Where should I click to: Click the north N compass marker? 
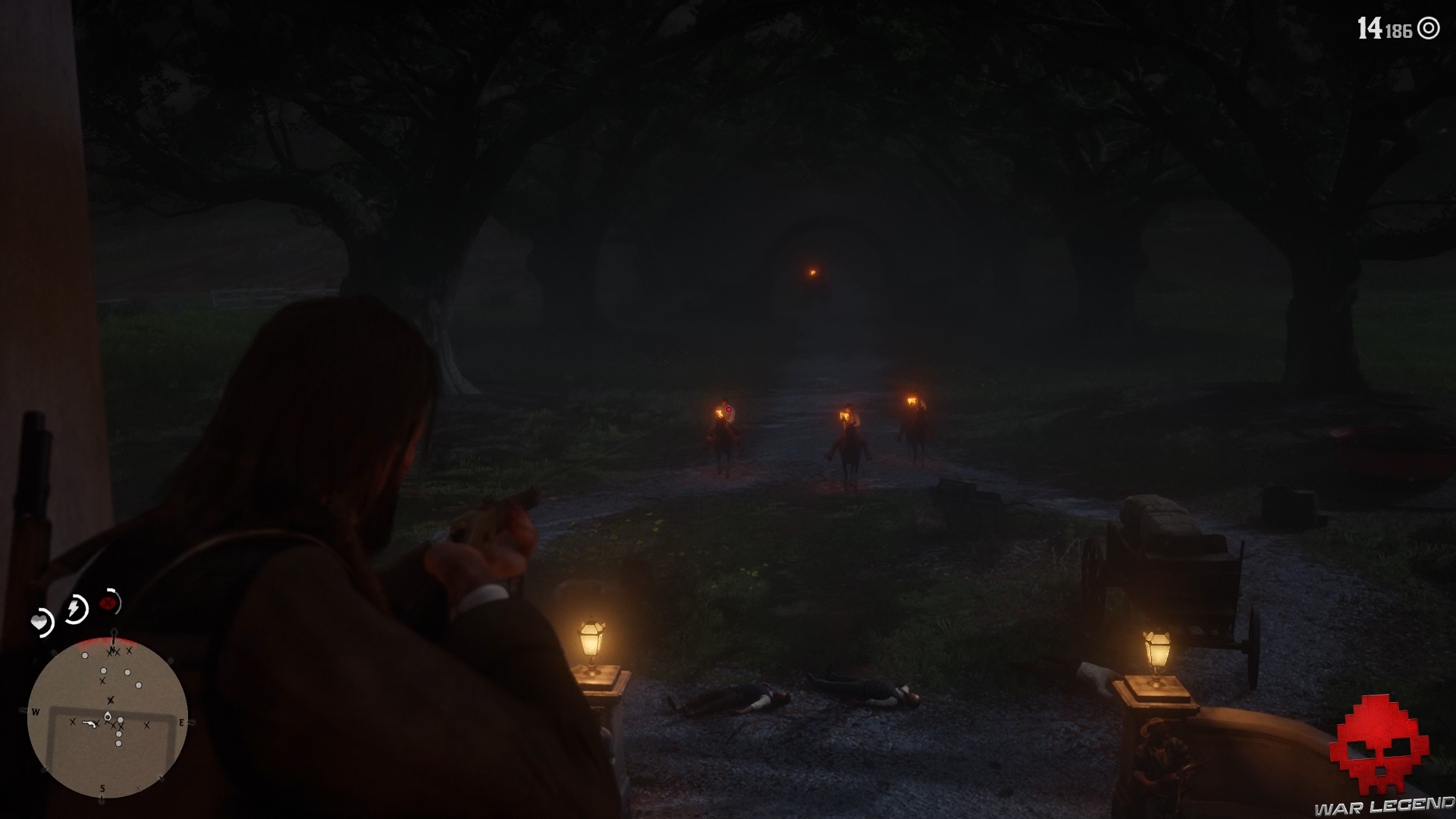point(112,648)
